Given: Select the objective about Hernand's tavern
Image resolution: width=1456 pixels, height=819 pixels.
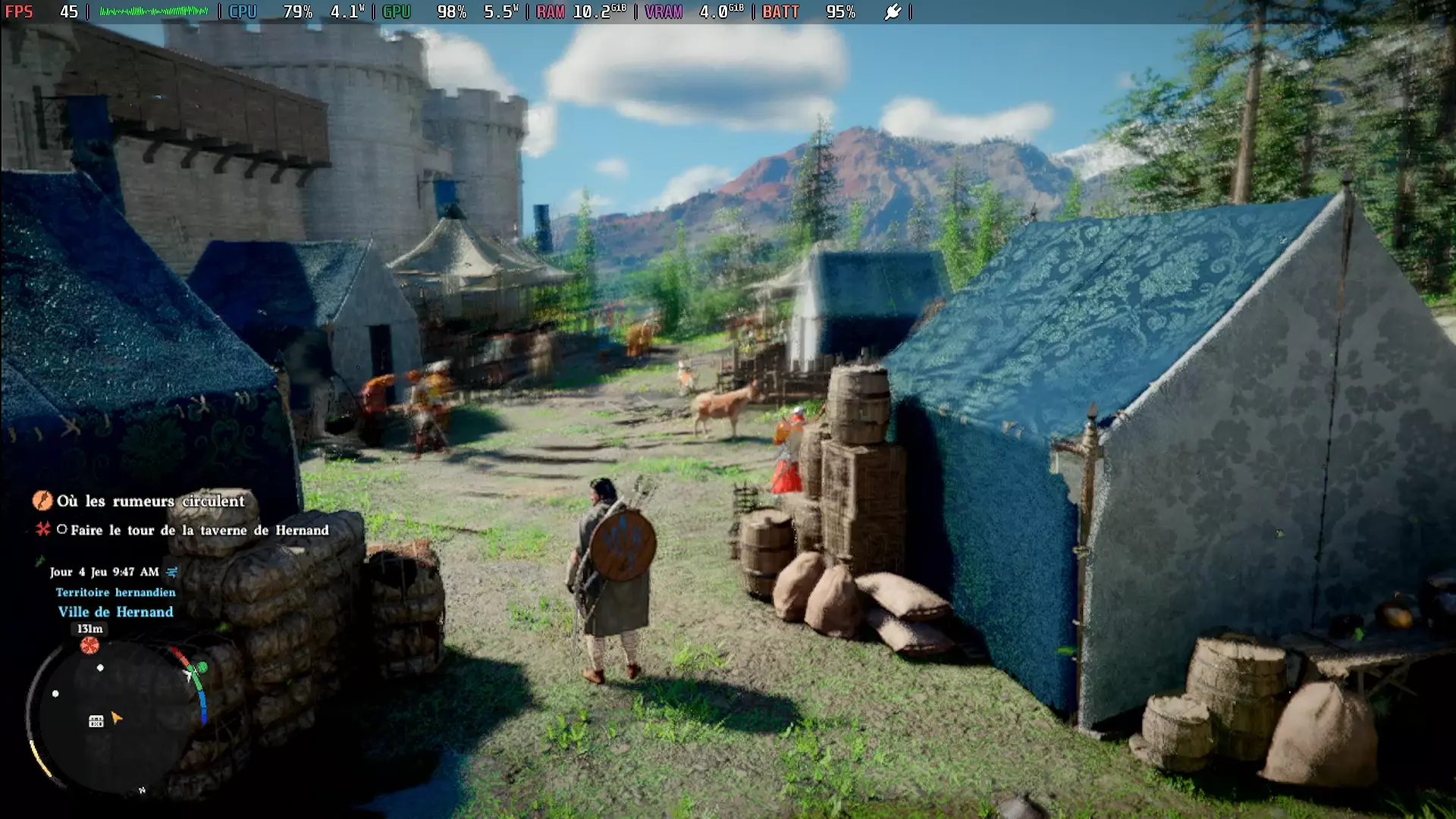Looking at the screenshot, I should coord(199,530).
